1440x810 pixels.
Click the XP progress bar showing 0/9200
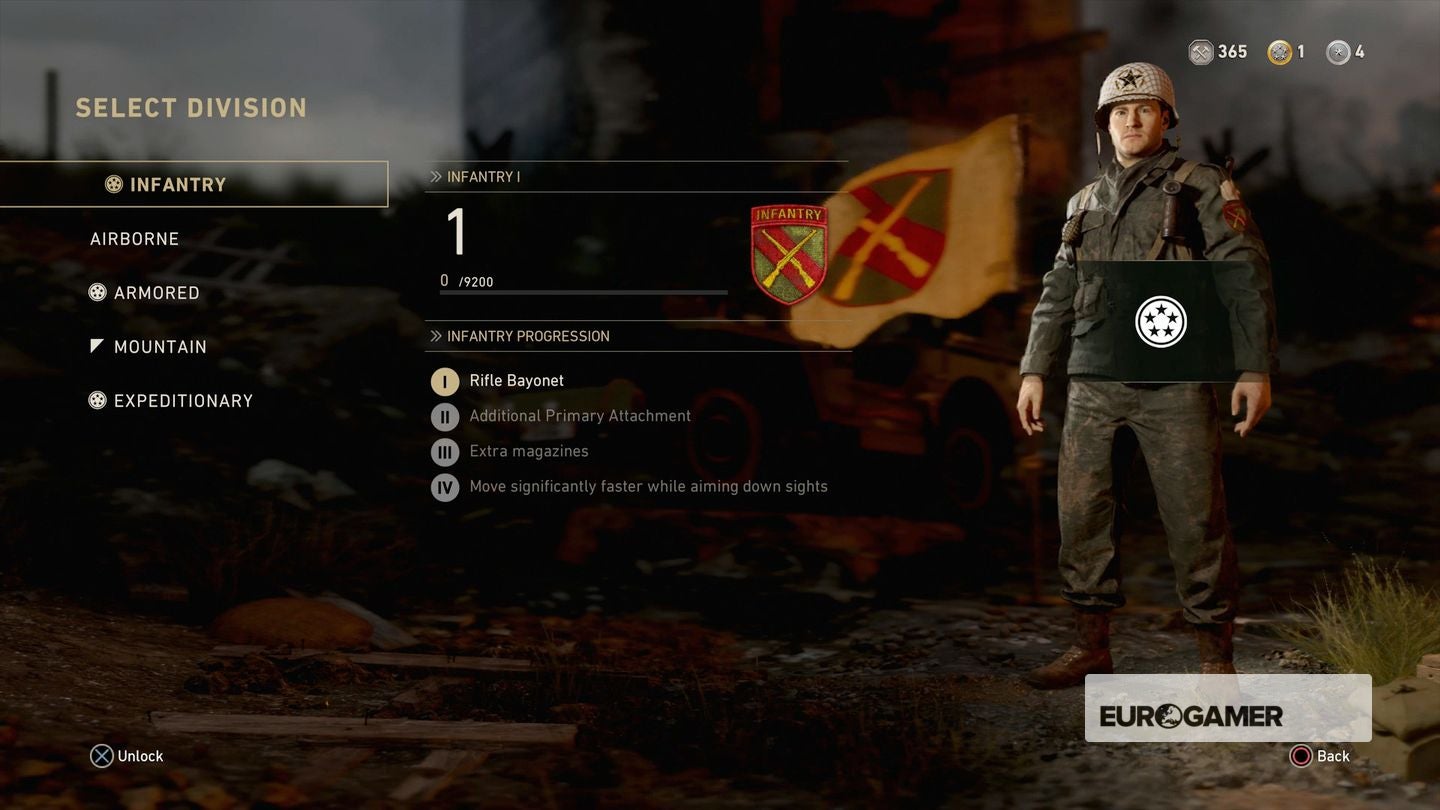[x=583, y=292]
